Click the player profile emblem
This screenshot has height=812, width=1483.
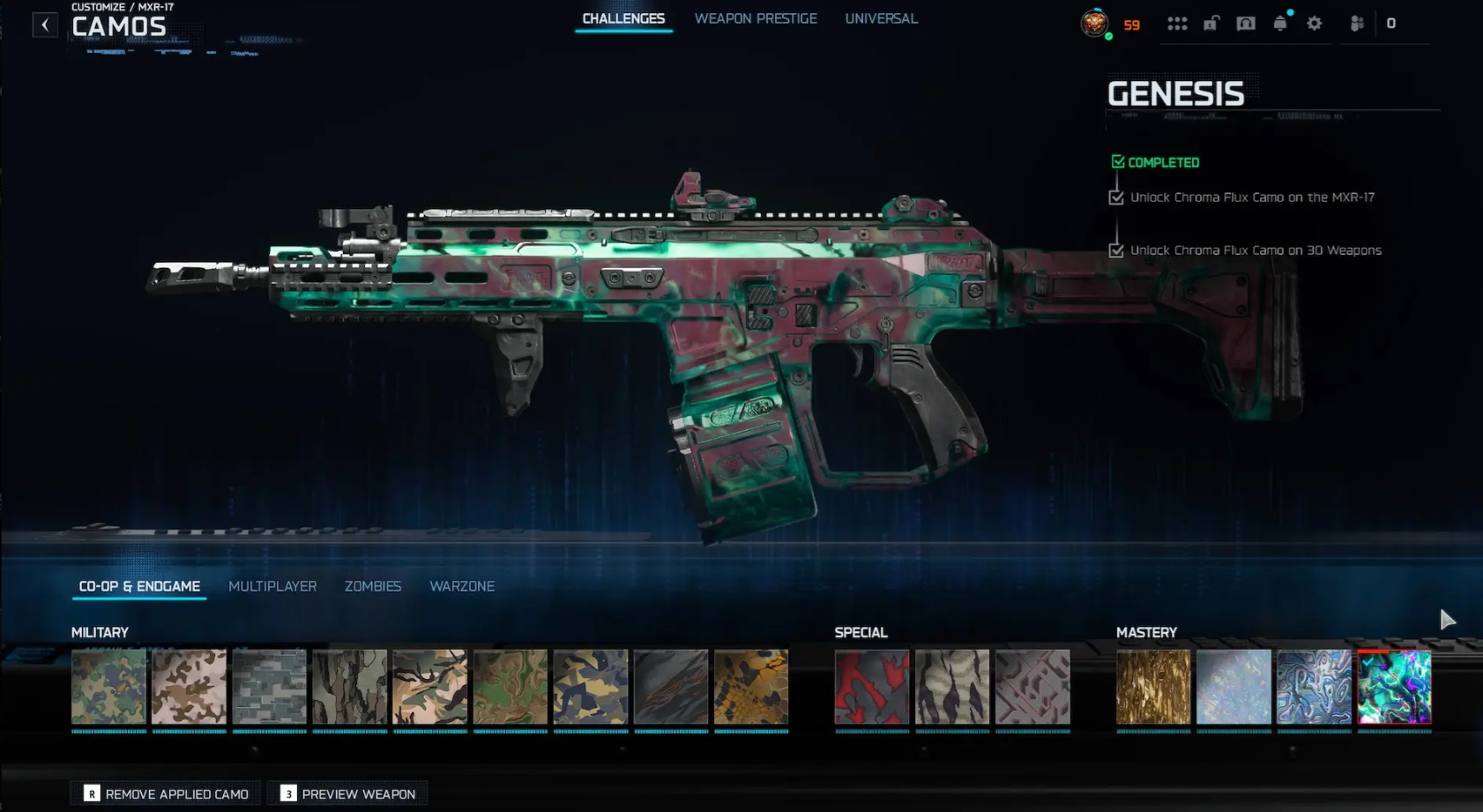[x=1095, y=24]
